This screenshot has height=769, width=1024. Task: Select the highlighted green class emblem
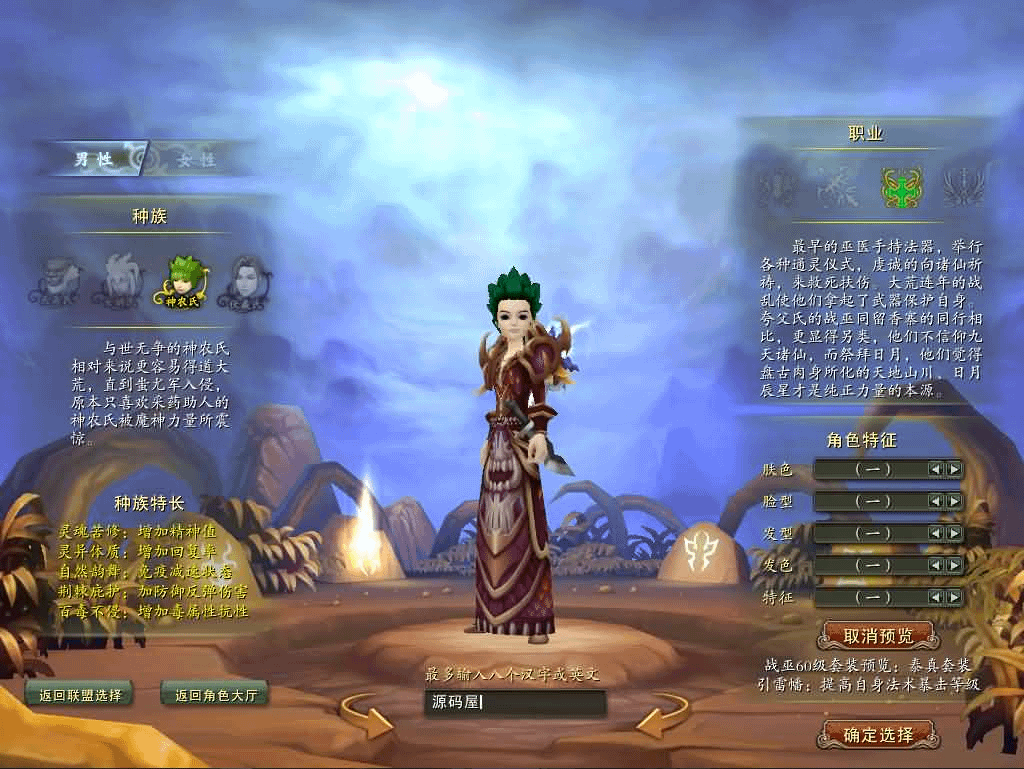pos(901,186)
